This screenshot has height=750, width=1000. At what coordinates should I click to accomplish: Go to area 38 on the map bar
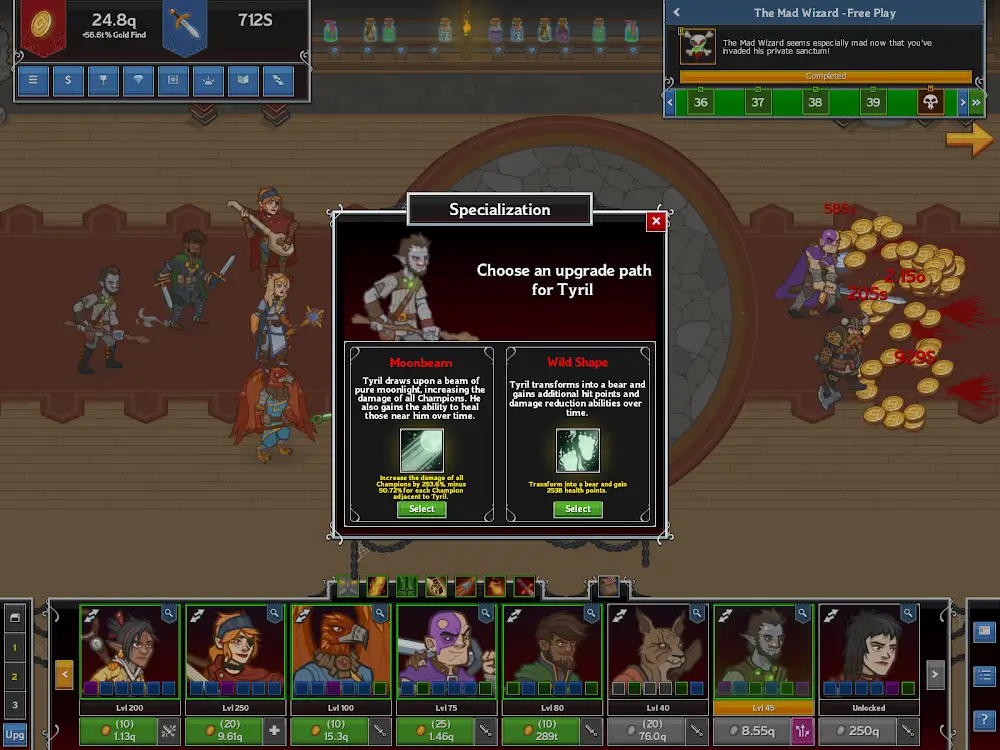tap(815, 102)
